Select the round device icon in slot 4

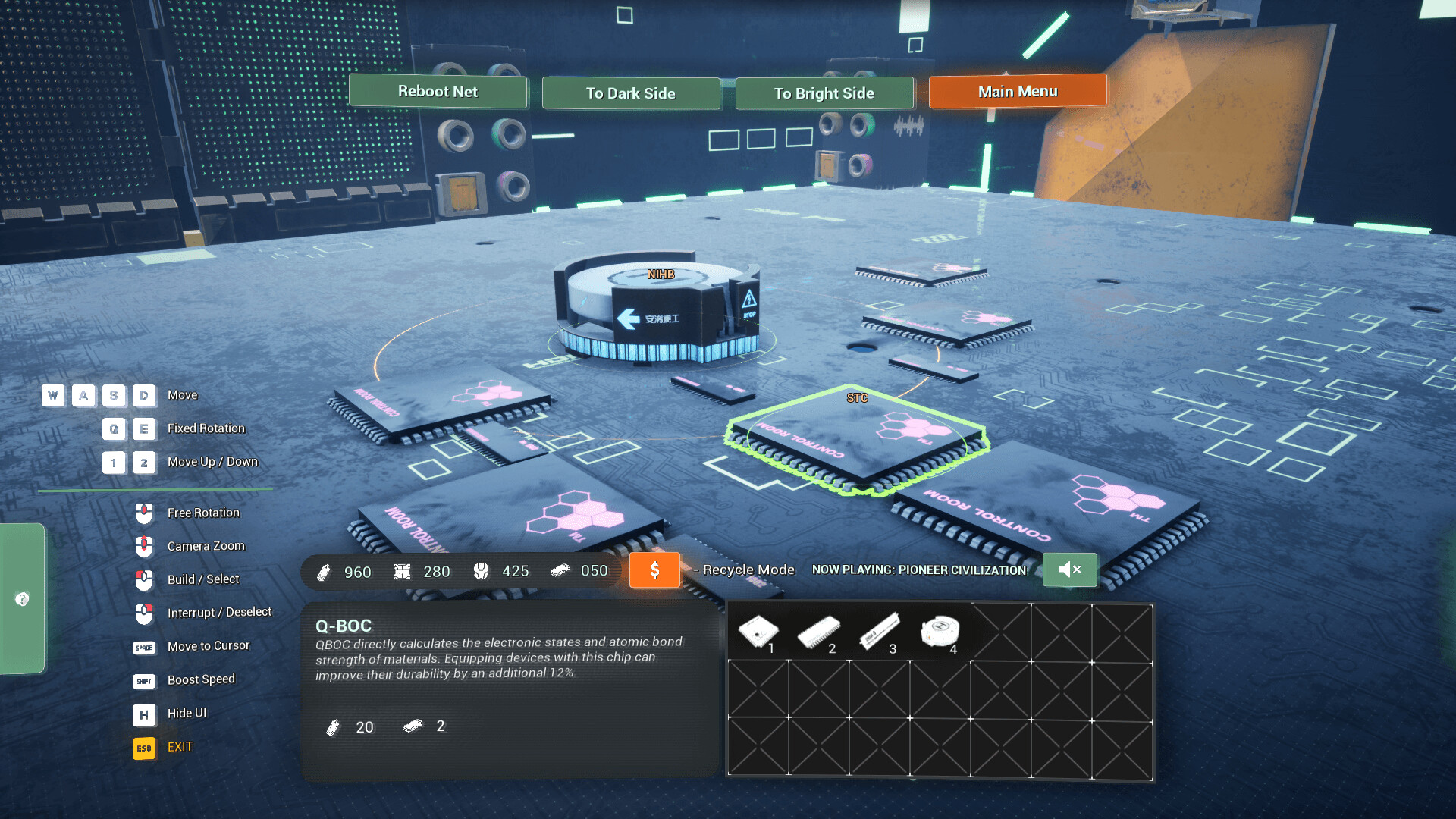[940, 631]
